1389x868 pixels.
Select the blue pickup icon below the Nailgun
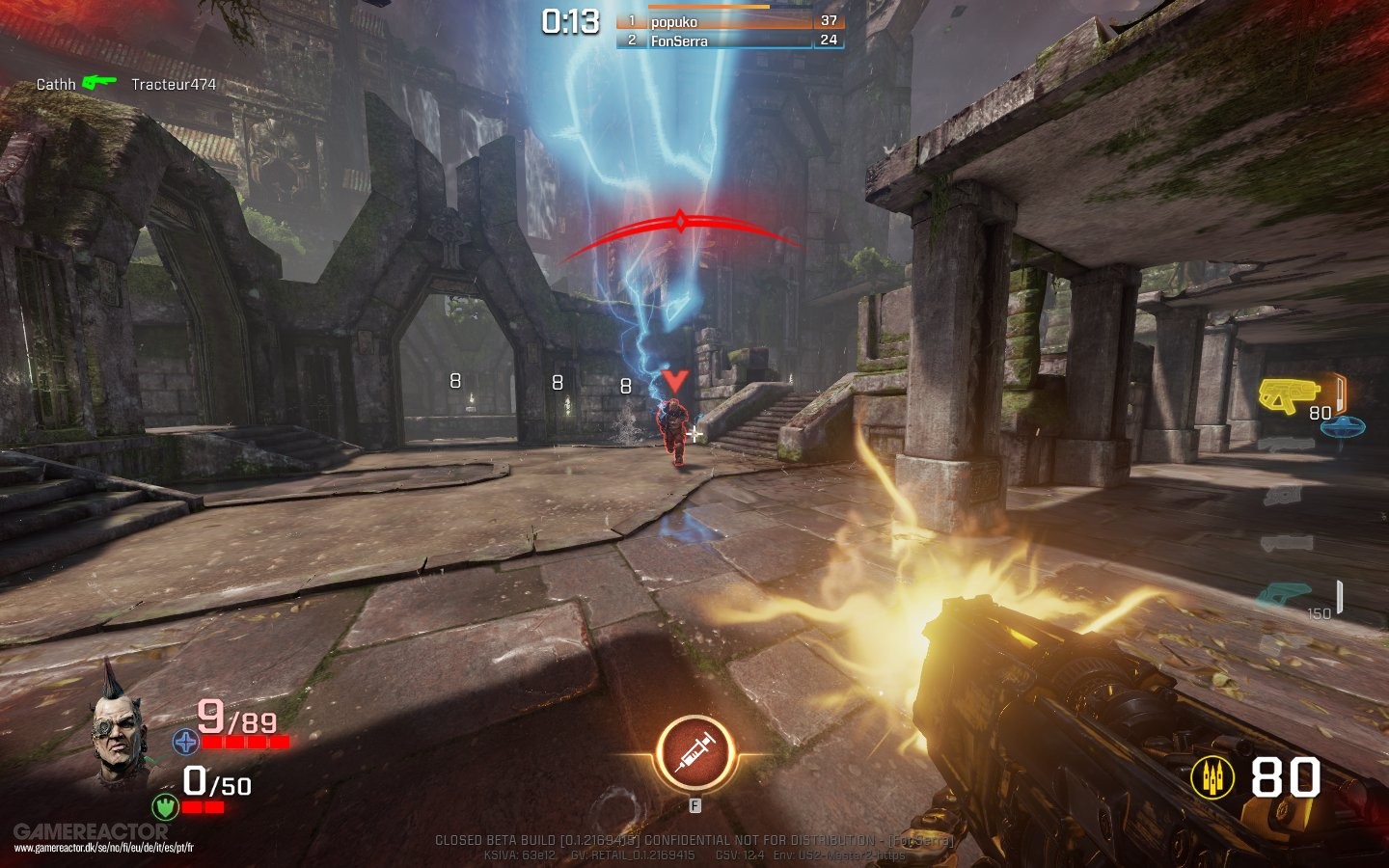coord(1343,427)
